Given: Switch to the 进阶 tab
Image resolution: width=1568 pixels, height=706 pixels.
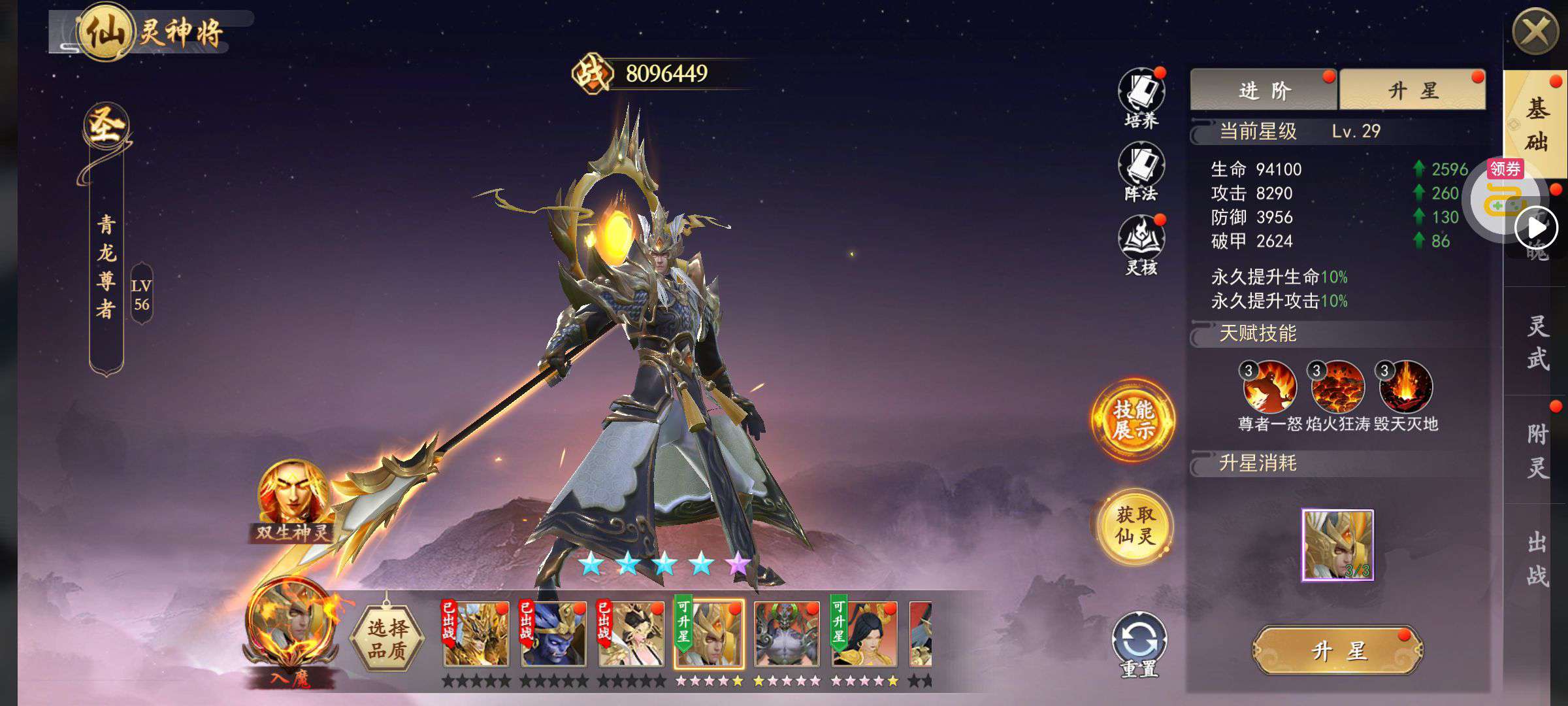Looking at the screenshot, I should click(1264, 90).
